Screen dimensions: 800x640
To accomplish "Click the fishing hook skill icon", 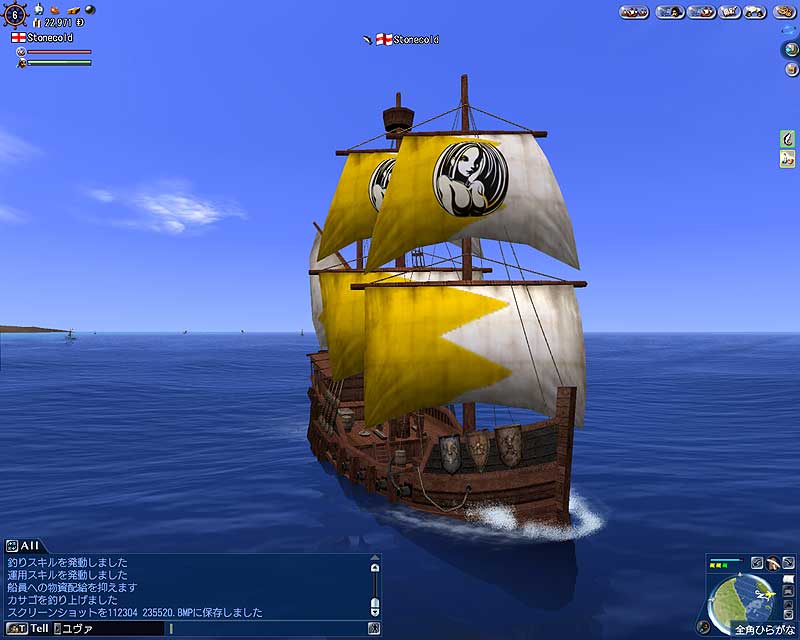I will click(x=787, y=139).
